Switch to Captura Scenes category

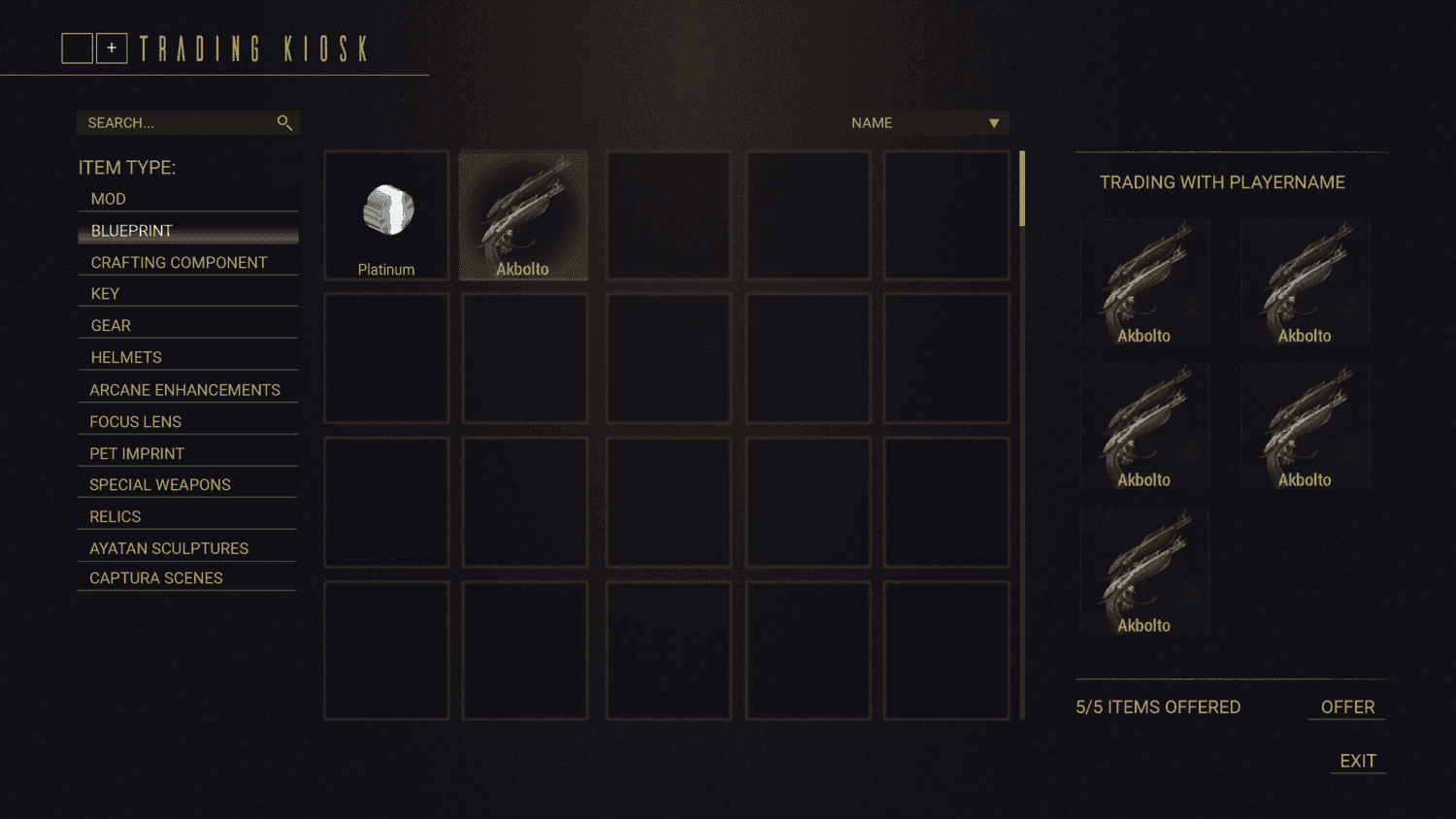(x=156, y=578)
